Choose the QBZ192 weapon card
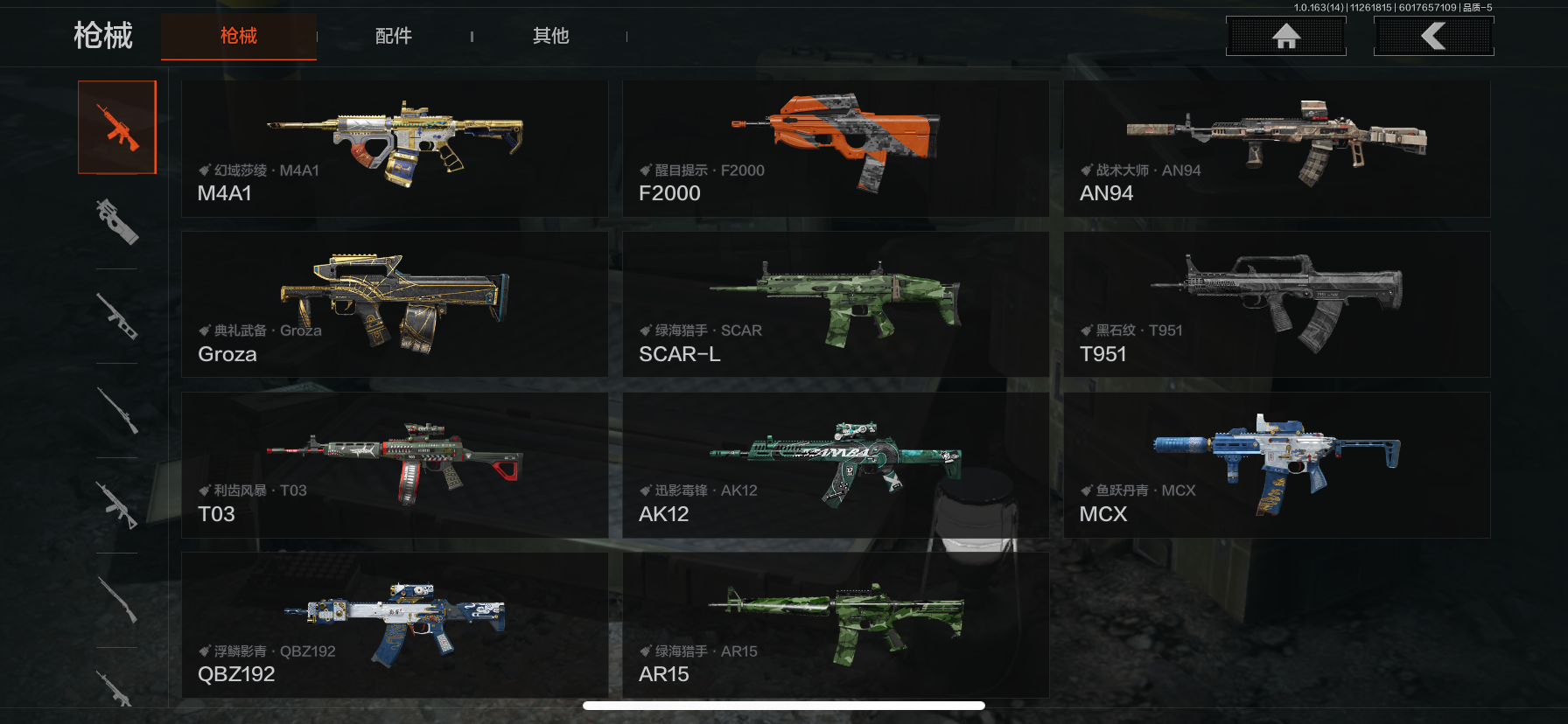 click(394, 624)
